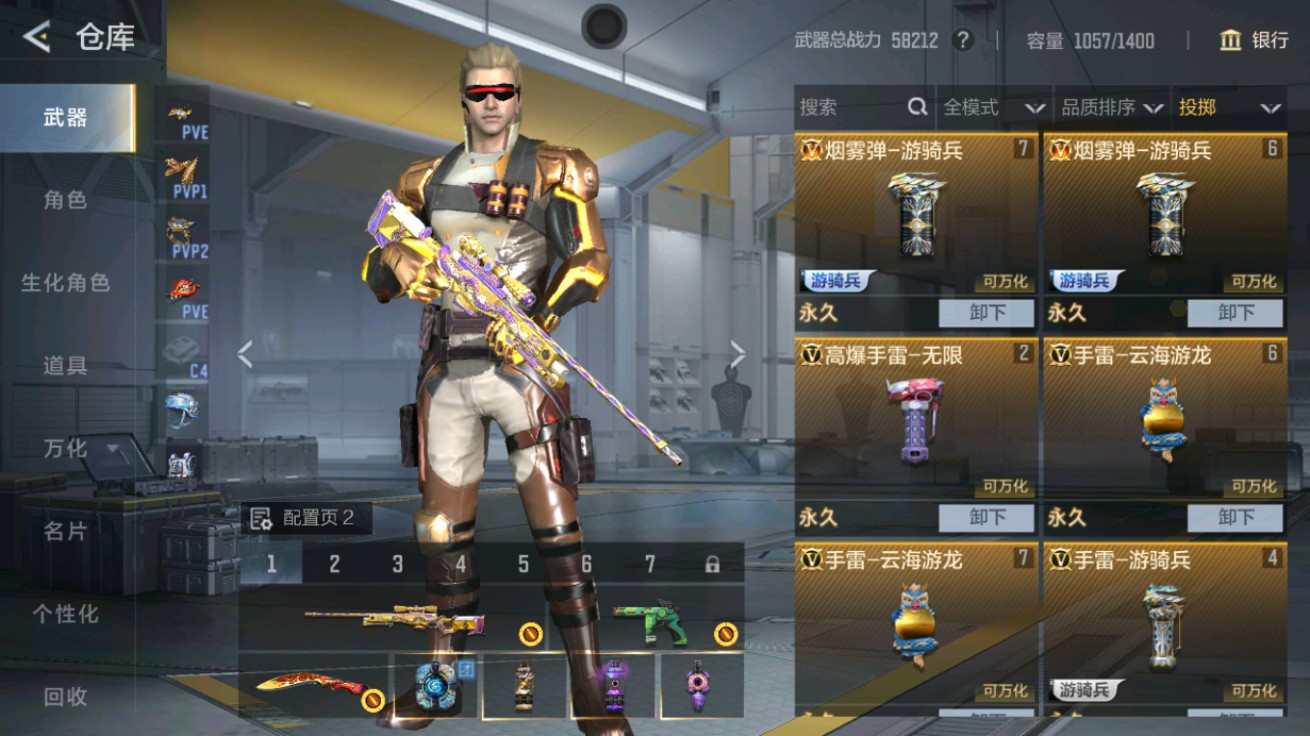Select loadout slot number 3
Image resolution: width=1310 pixels, height=736 pixels.
tap(397, 564)
